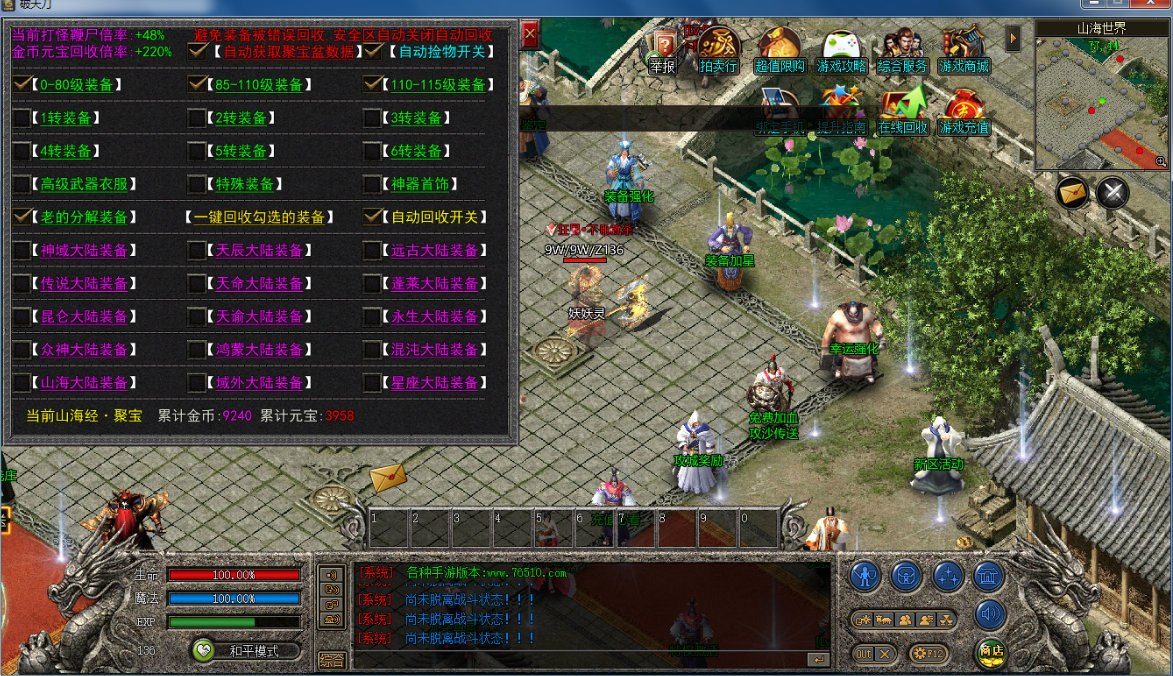Screen dimensions: 1173x676
Task: Open the mail envelope button below the minimap
Action: (x=1073, y=191)
